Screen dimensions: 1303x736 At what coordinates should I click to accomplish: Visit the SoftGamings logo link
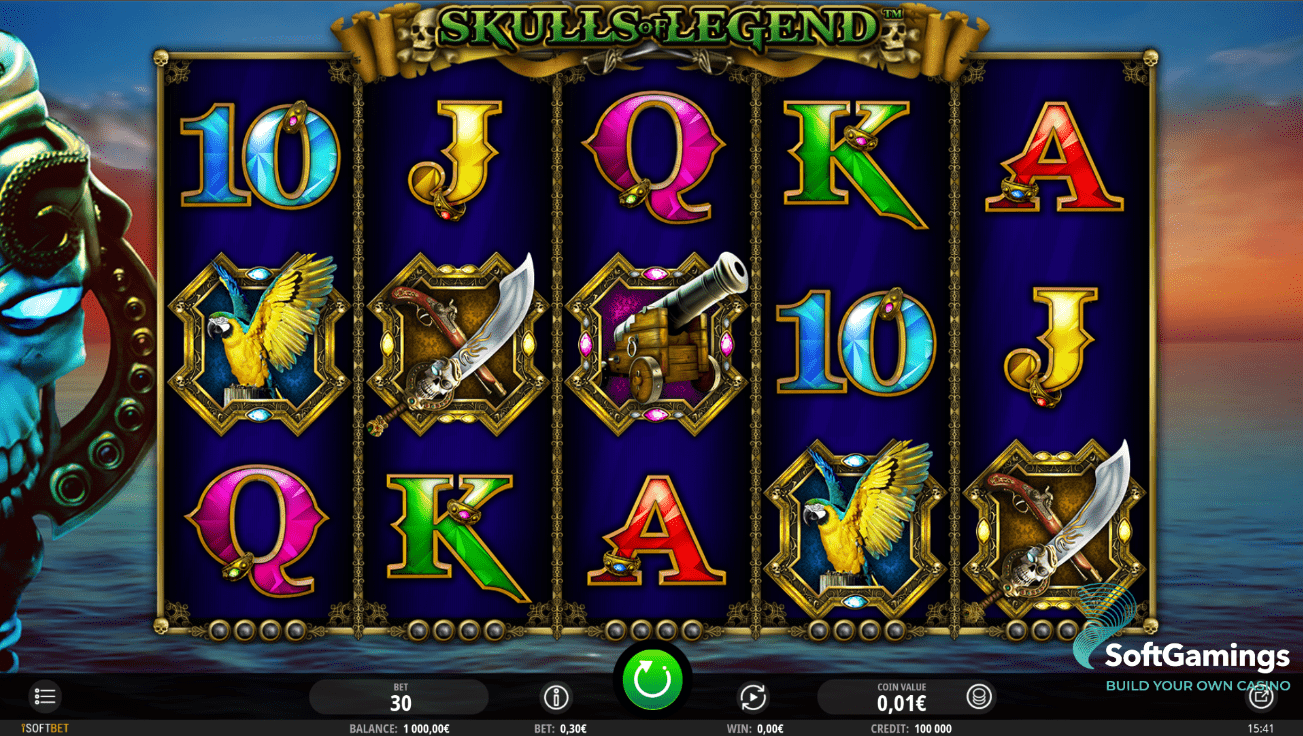[1196, 657]
